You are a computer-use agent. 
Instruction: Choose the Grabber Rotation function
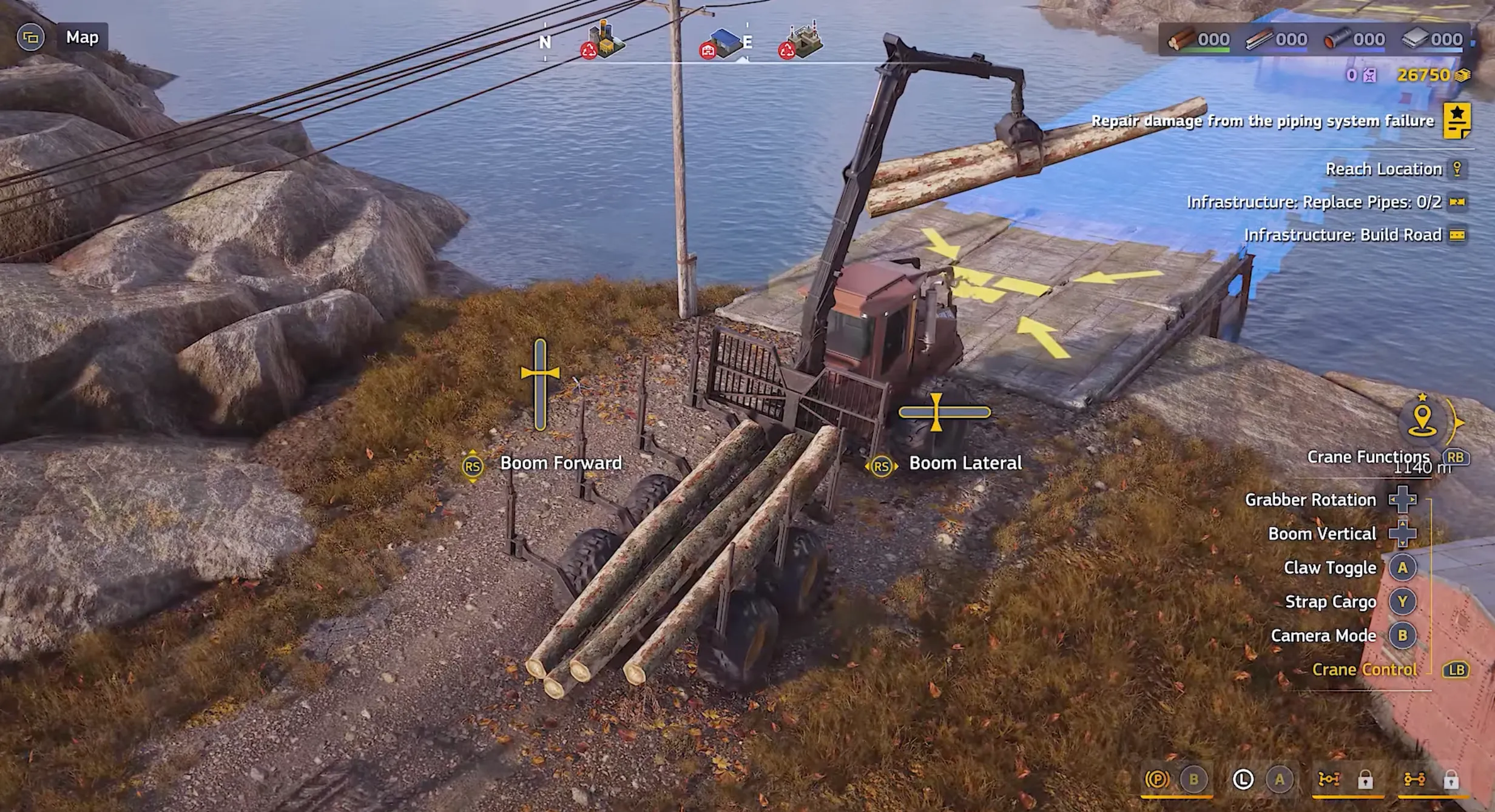(x=1311, y=500)
